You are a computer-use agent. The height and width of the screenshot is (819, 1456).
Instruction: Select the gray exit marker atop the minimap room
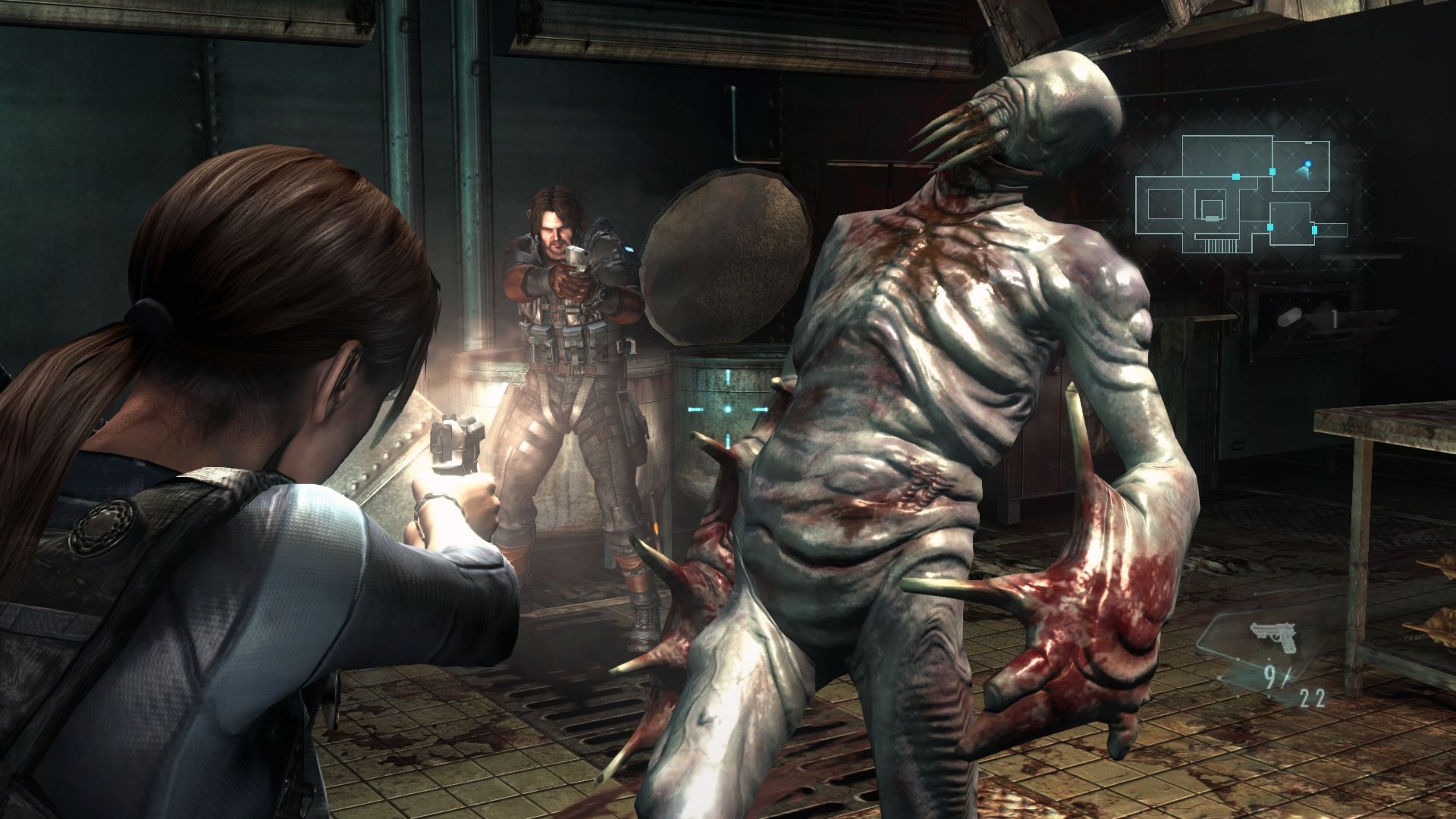pyautogui.click(x=1307, y=143)
